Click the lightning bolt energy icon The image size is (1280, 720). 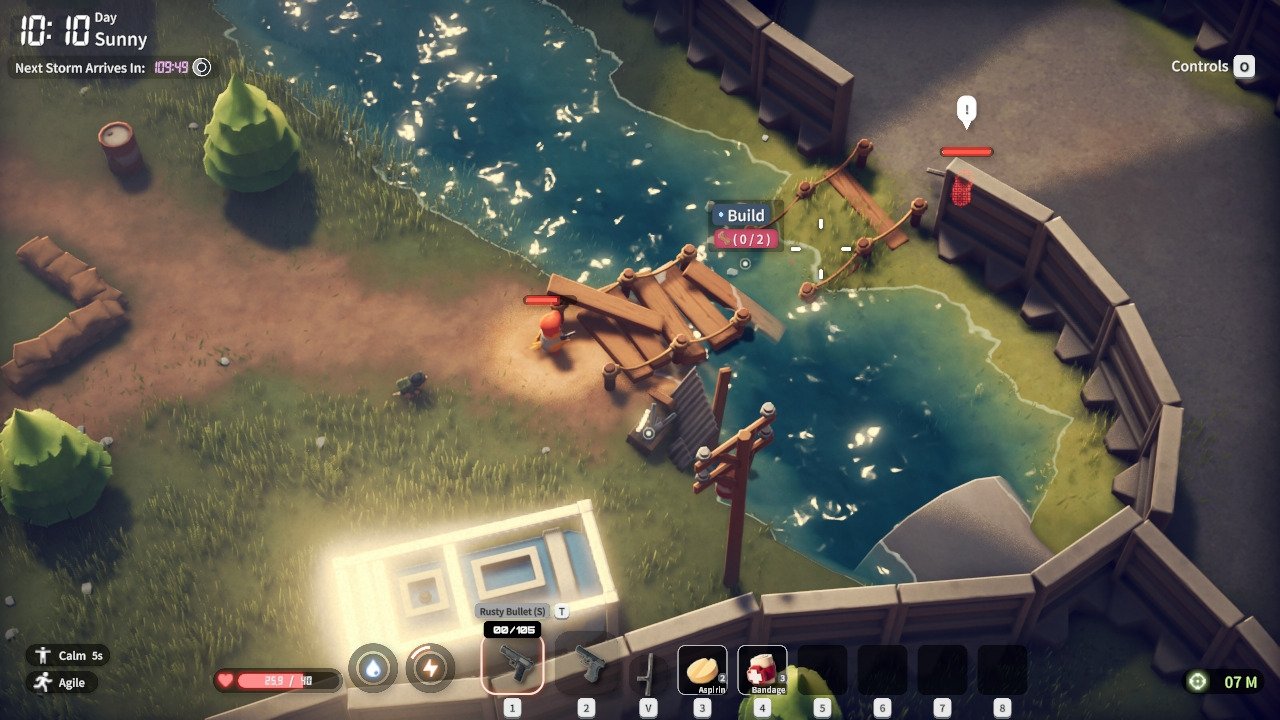(430, 668)
